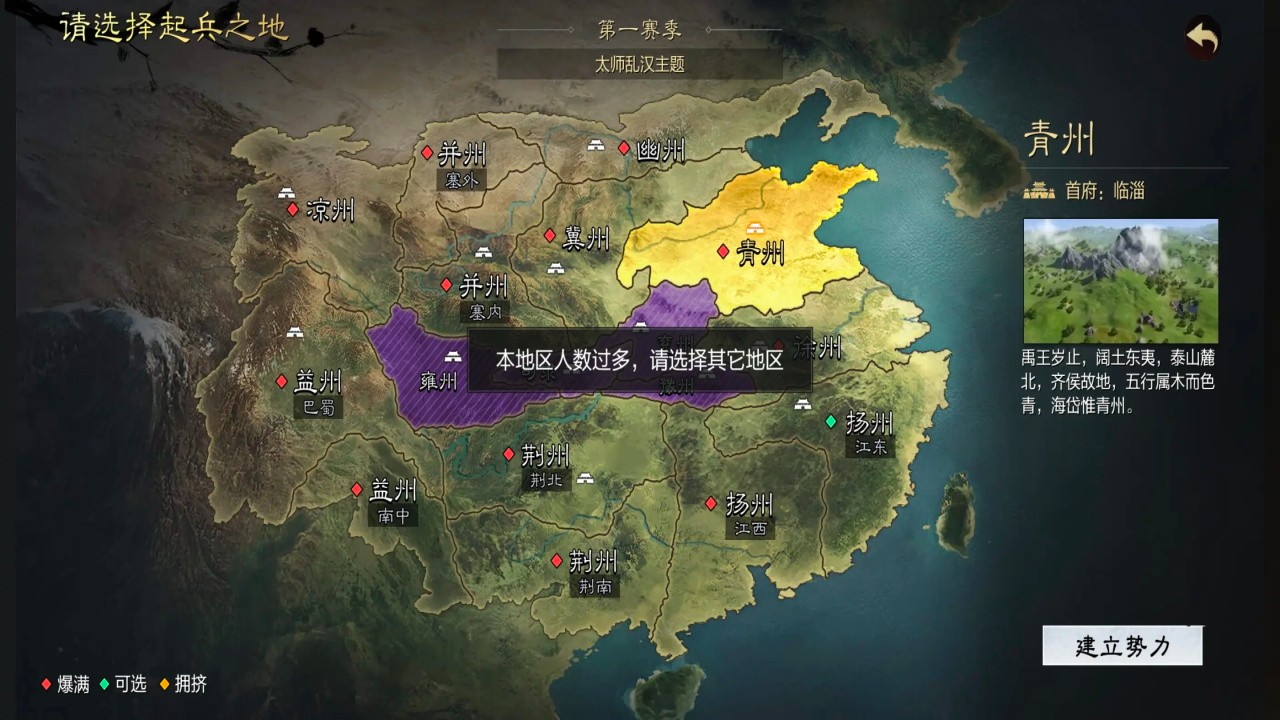Click the city icon of 扬州江东
1280x720 pixels.
[802, 405]
